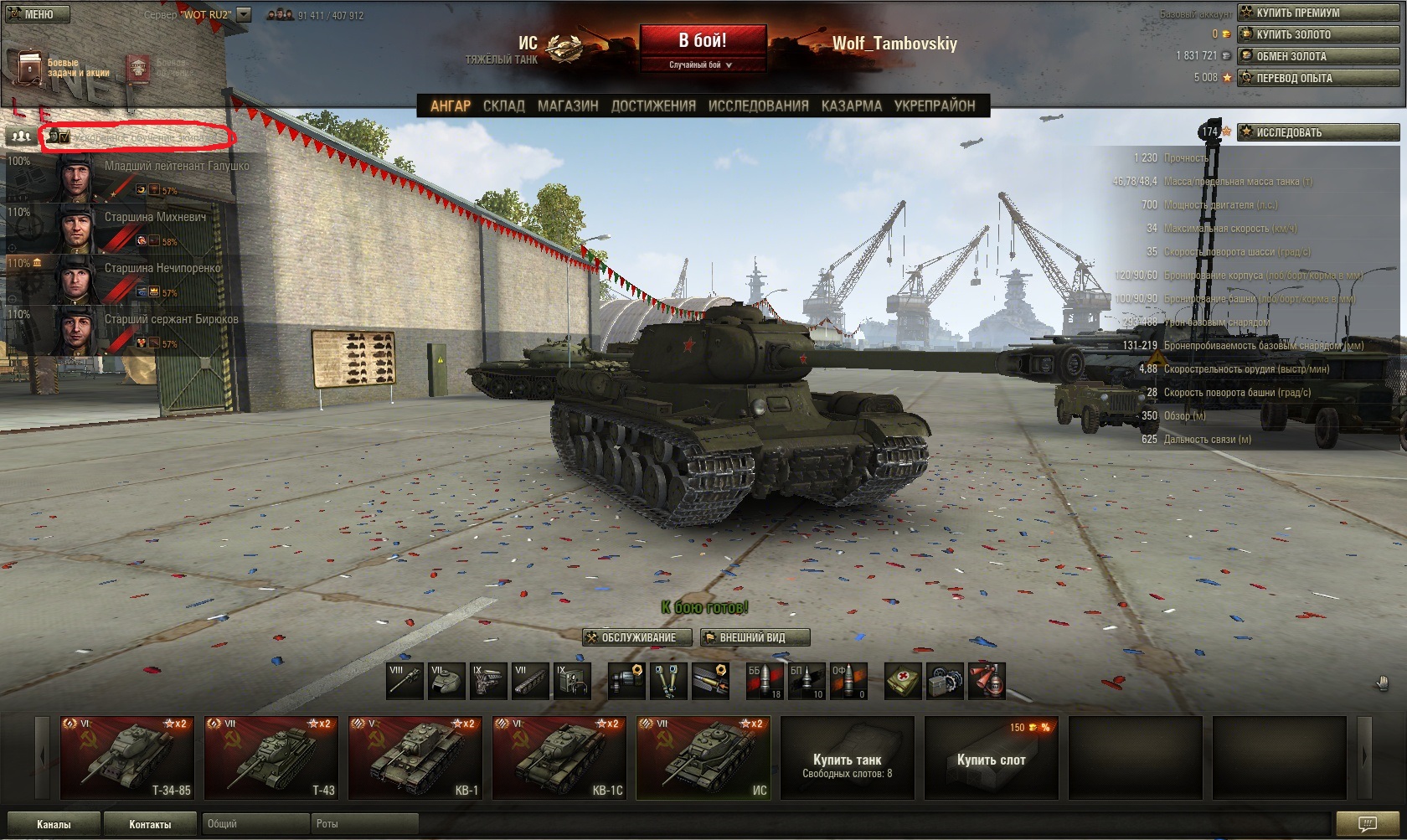Open ПЕРЕВОД ОПЫТА conversion
This screenshot has width=1407, height=840.
(1317, 78)
